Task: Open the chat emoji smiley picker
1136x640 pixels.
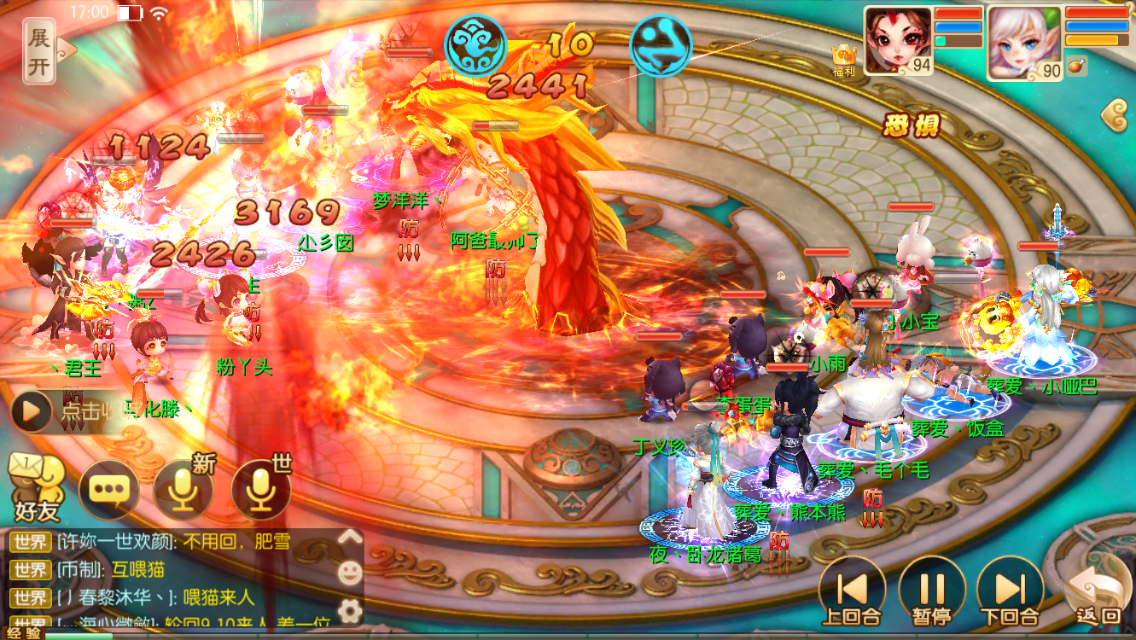Action: point(349,573)
